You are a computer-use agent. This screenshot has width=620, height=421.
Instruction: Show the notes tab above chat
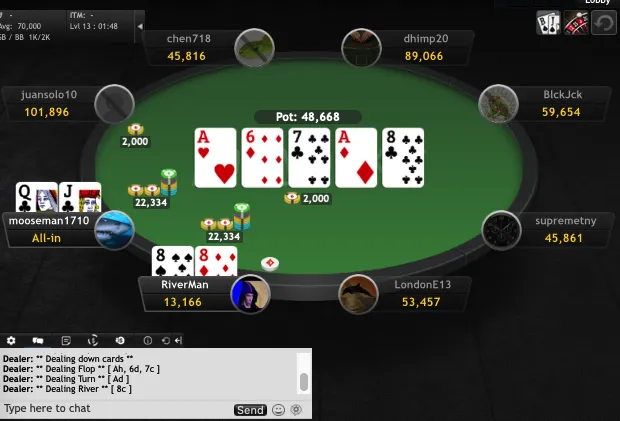point(65,341)
